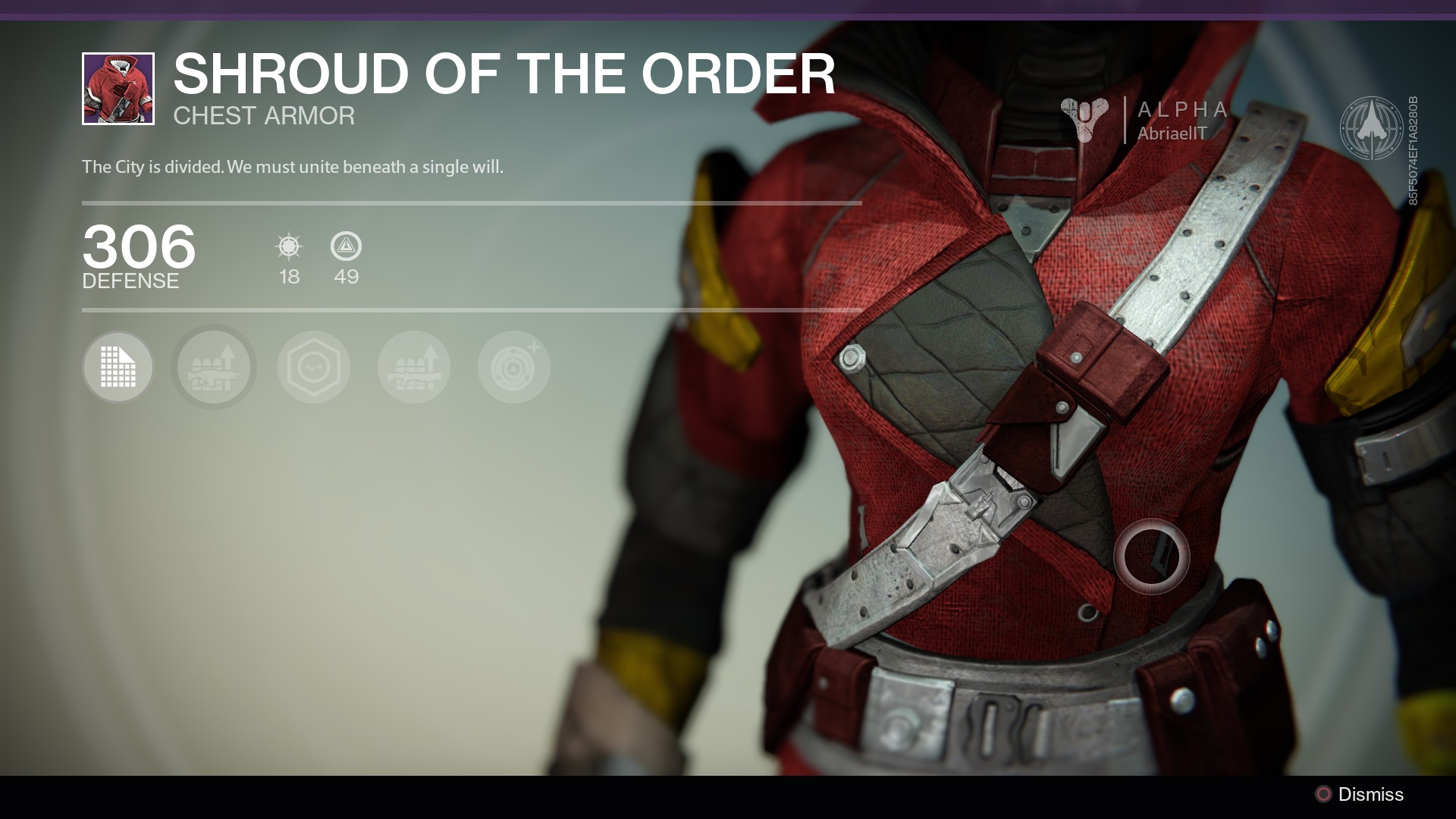This screenshot has height=819, width=1456.
Task: Open the circular emblem beside the player name
Action: pos(1372,127)
